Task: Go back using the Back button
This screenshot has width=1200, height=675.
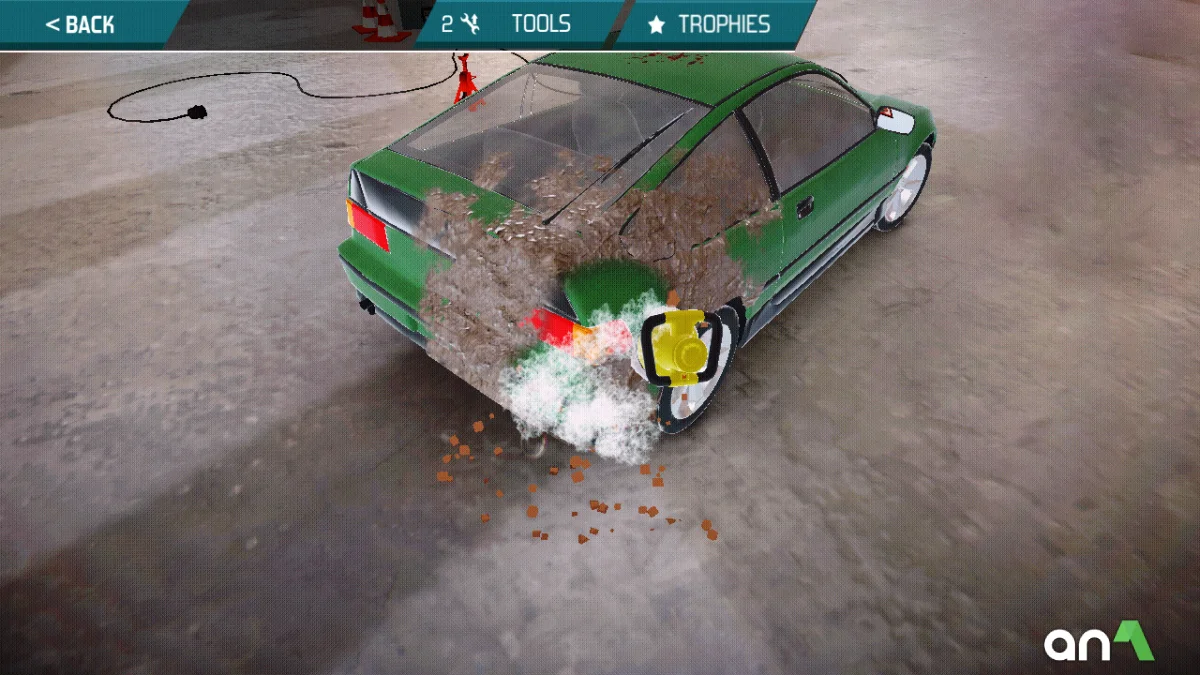Action: click(x=82, y=24)
